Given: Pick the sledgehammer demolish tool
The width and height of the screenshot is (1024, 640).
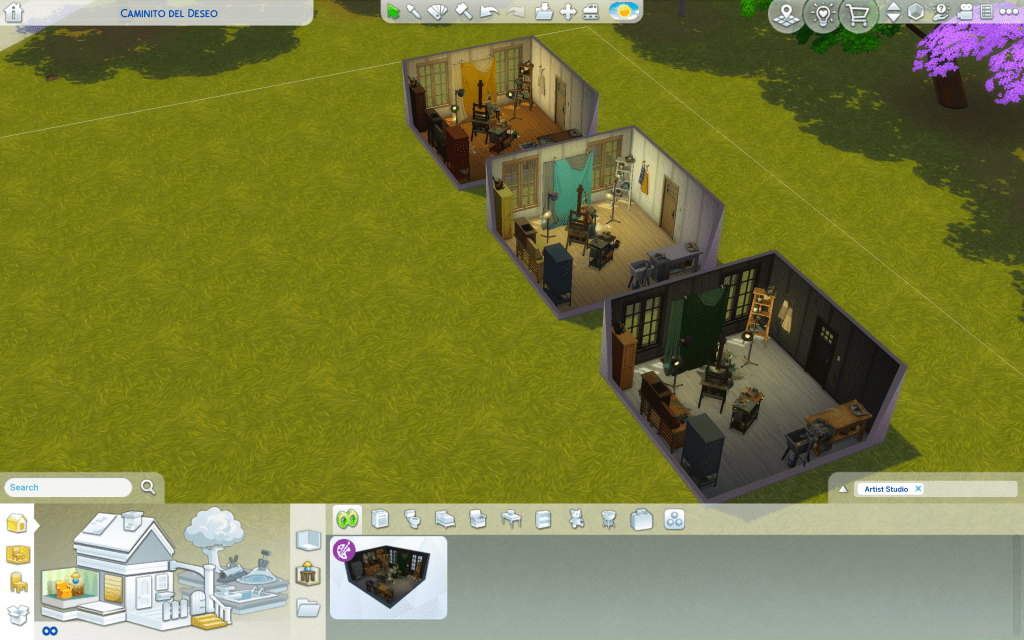Looking at the screenshot, I should [463, 12].
